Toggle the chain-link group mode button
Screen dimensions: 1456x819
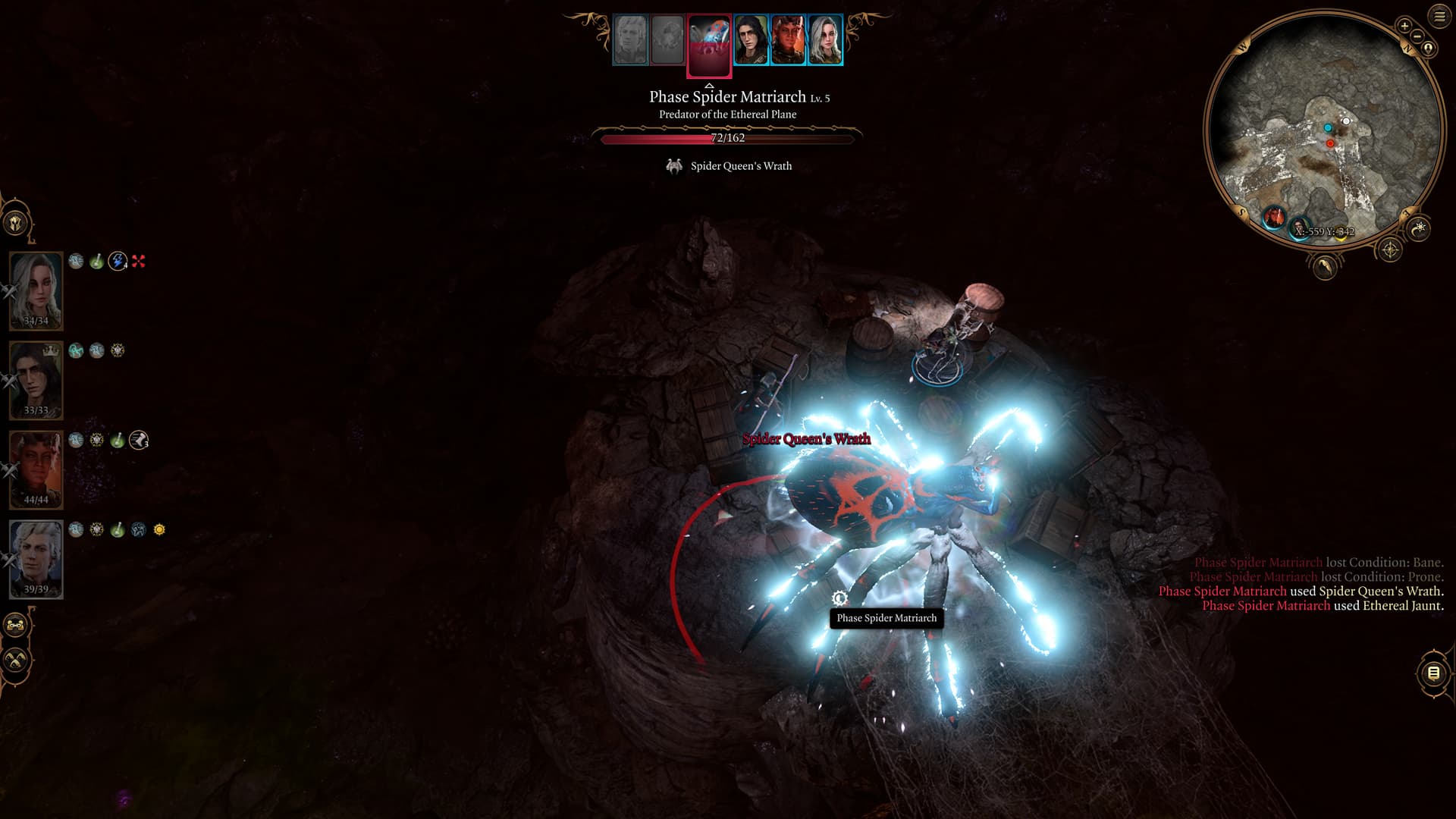coord(16,626)
